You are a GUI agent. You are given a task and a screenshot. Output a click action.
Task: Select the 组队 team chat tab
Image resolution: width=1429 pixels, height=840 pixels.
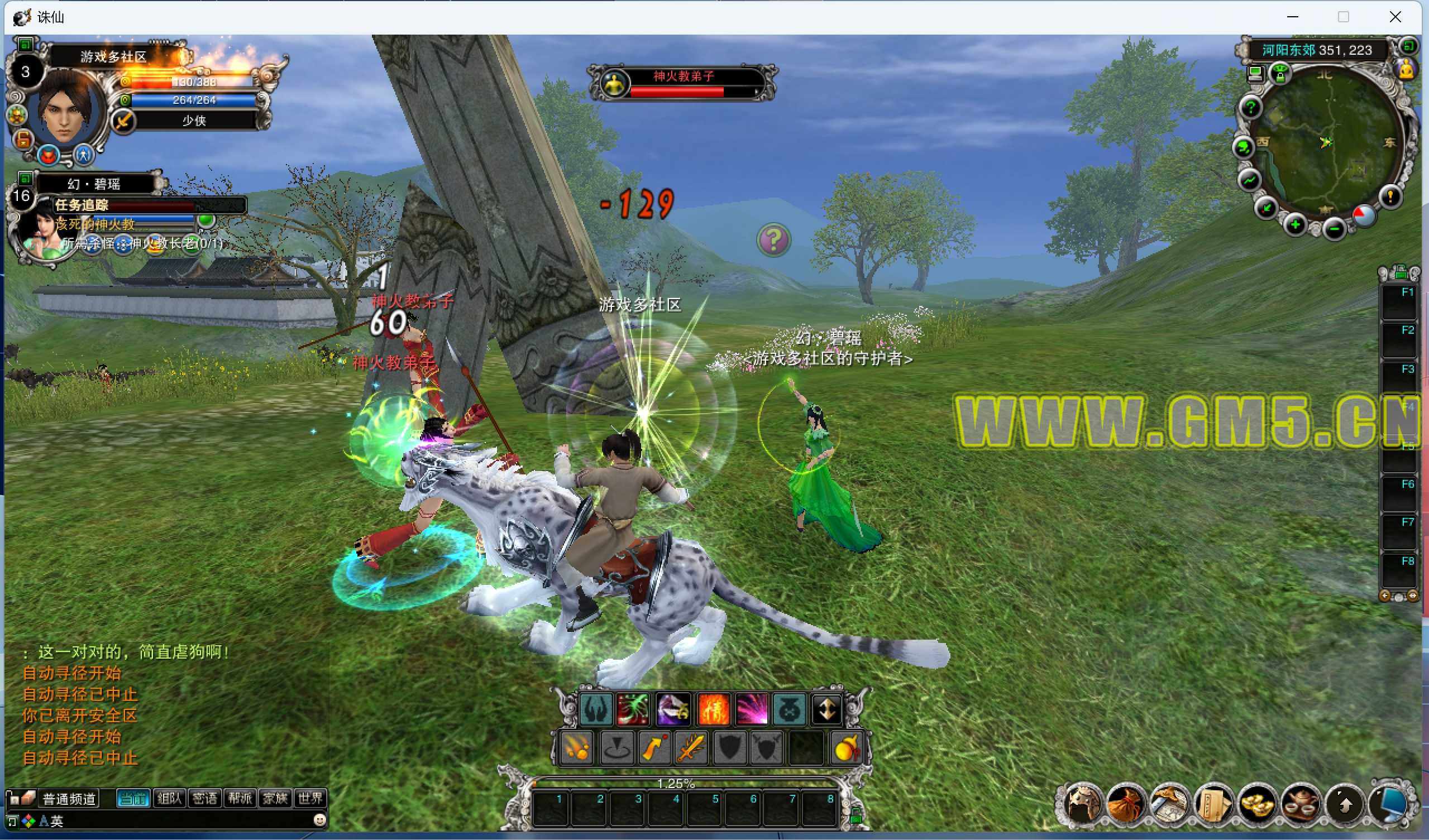pyautogui.click(x=170, y=799)
